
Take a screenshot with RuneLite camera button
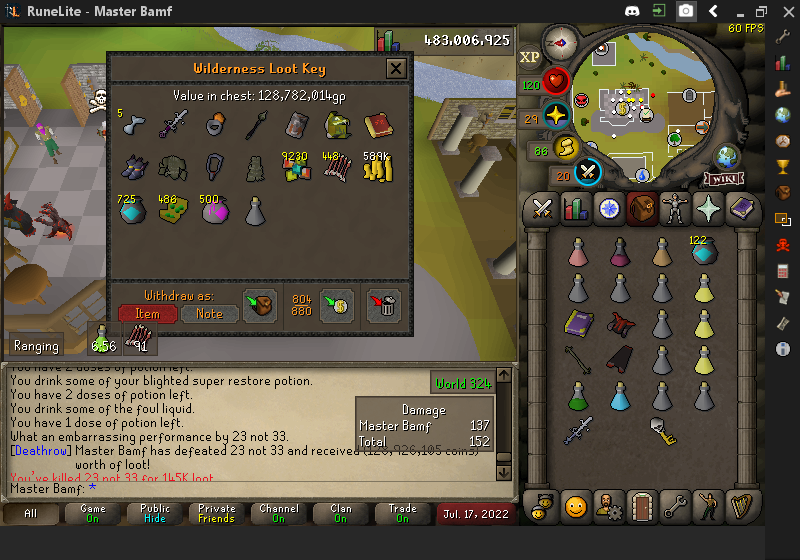click(685, 11)
